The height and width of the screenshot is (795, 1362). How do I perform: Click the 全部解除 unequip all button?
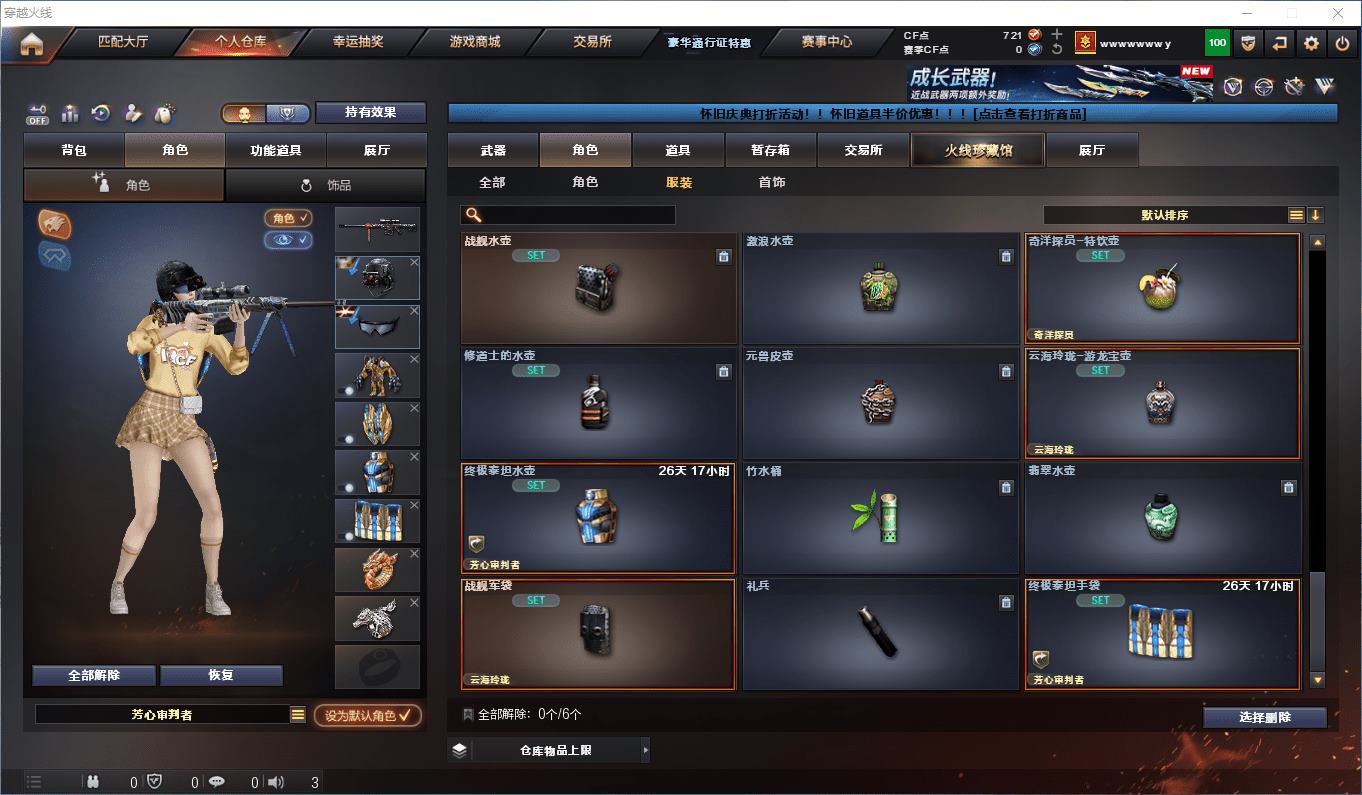94,675
